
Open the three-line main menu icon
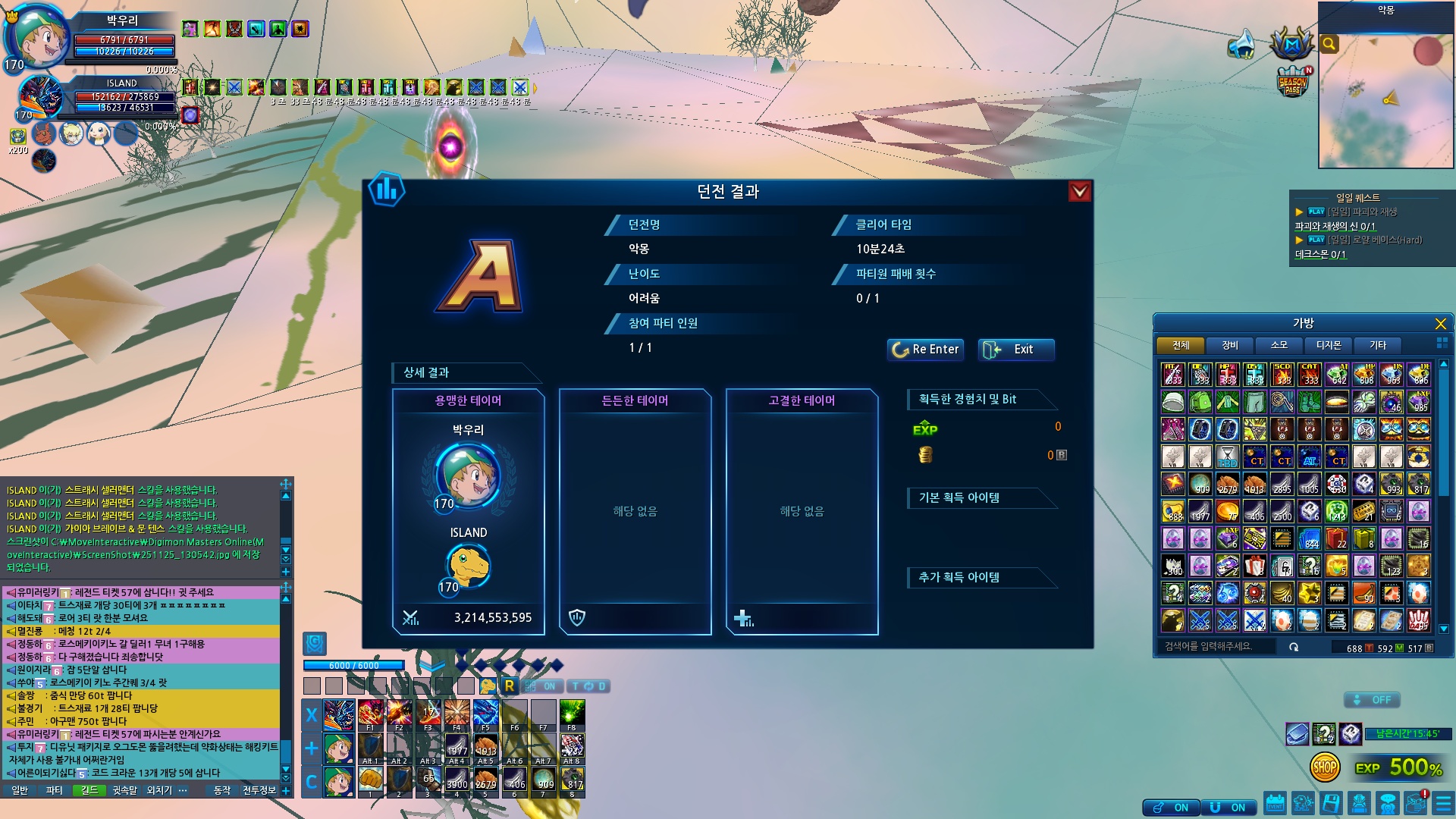point(1442,803)
